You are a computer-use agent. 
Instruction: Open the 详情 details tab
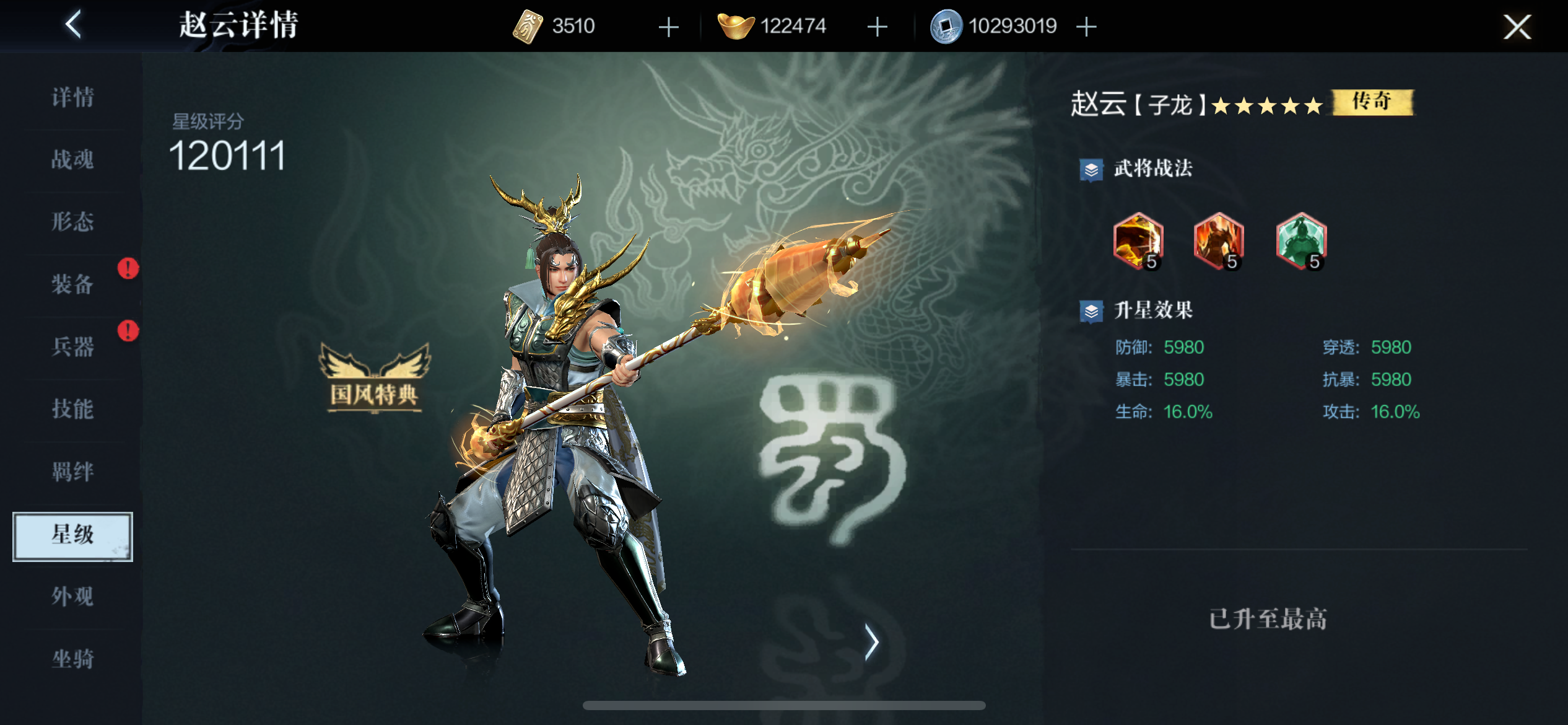pos(73,97)
